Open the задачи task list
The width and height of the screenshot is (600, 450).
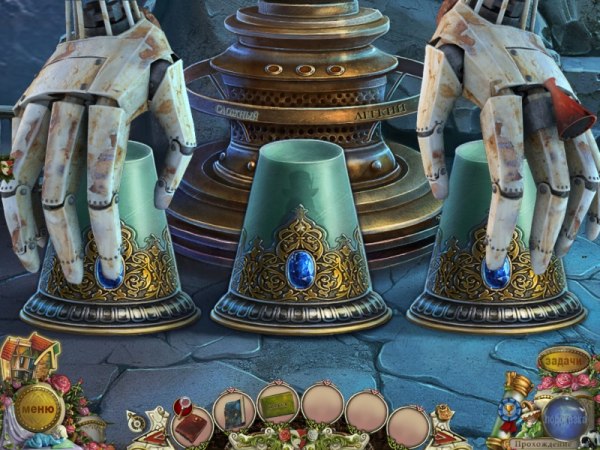(562, 360)
